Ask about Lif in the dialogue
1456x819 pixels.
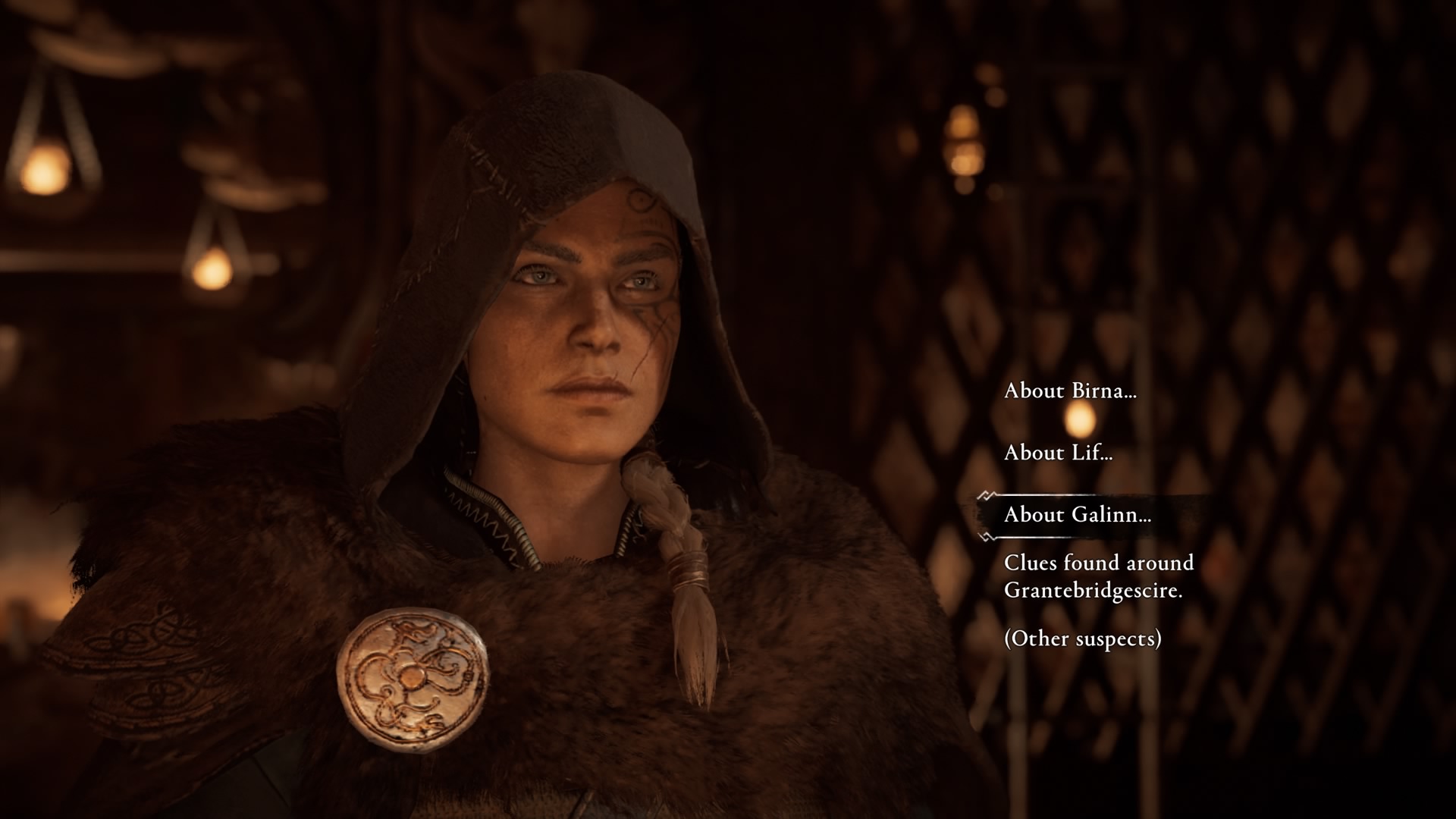point(1058,453)
